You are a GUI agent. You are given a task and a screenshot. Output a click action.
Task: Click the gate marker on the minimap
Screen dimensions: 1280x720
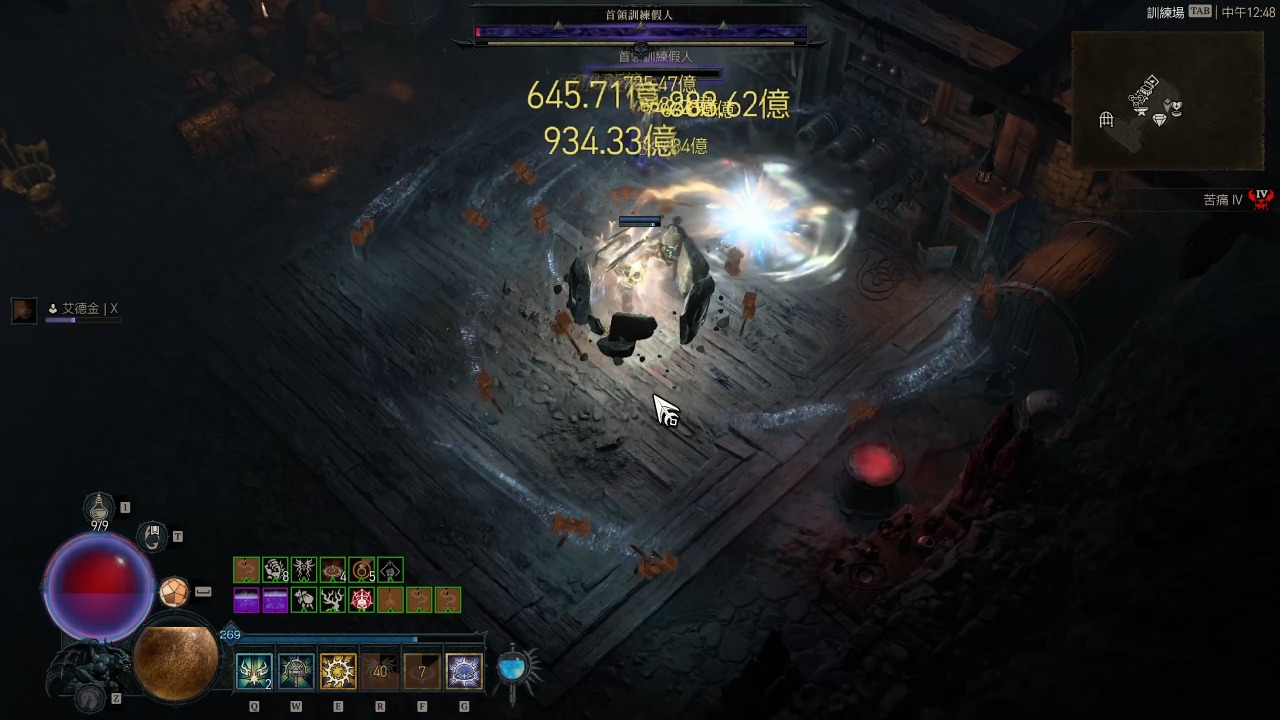(x=1106, y=121)
